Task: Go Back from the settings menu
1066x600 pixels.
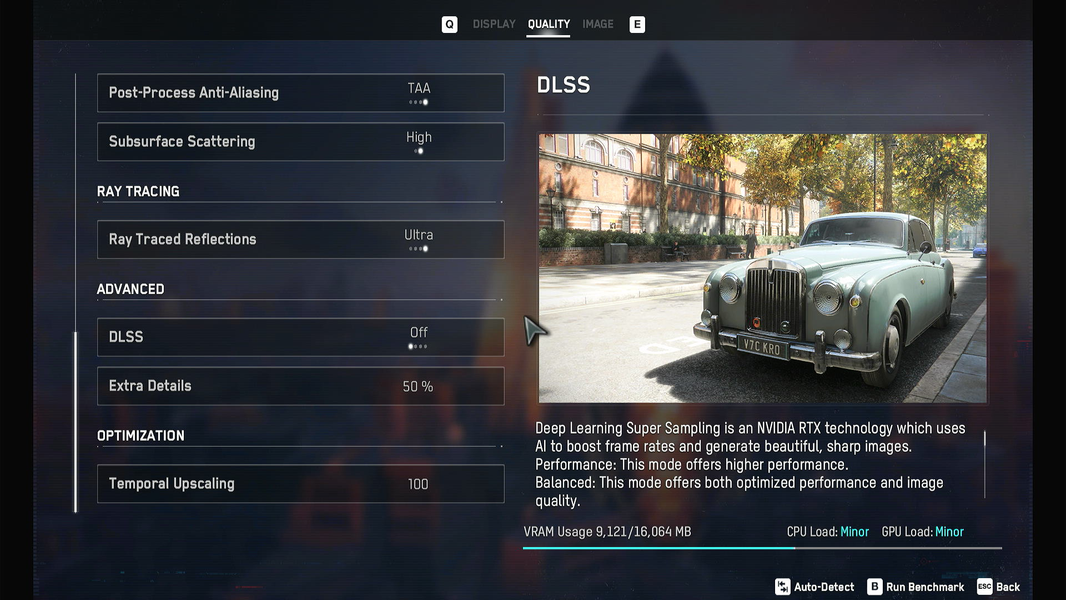Action: pos(999,587)
